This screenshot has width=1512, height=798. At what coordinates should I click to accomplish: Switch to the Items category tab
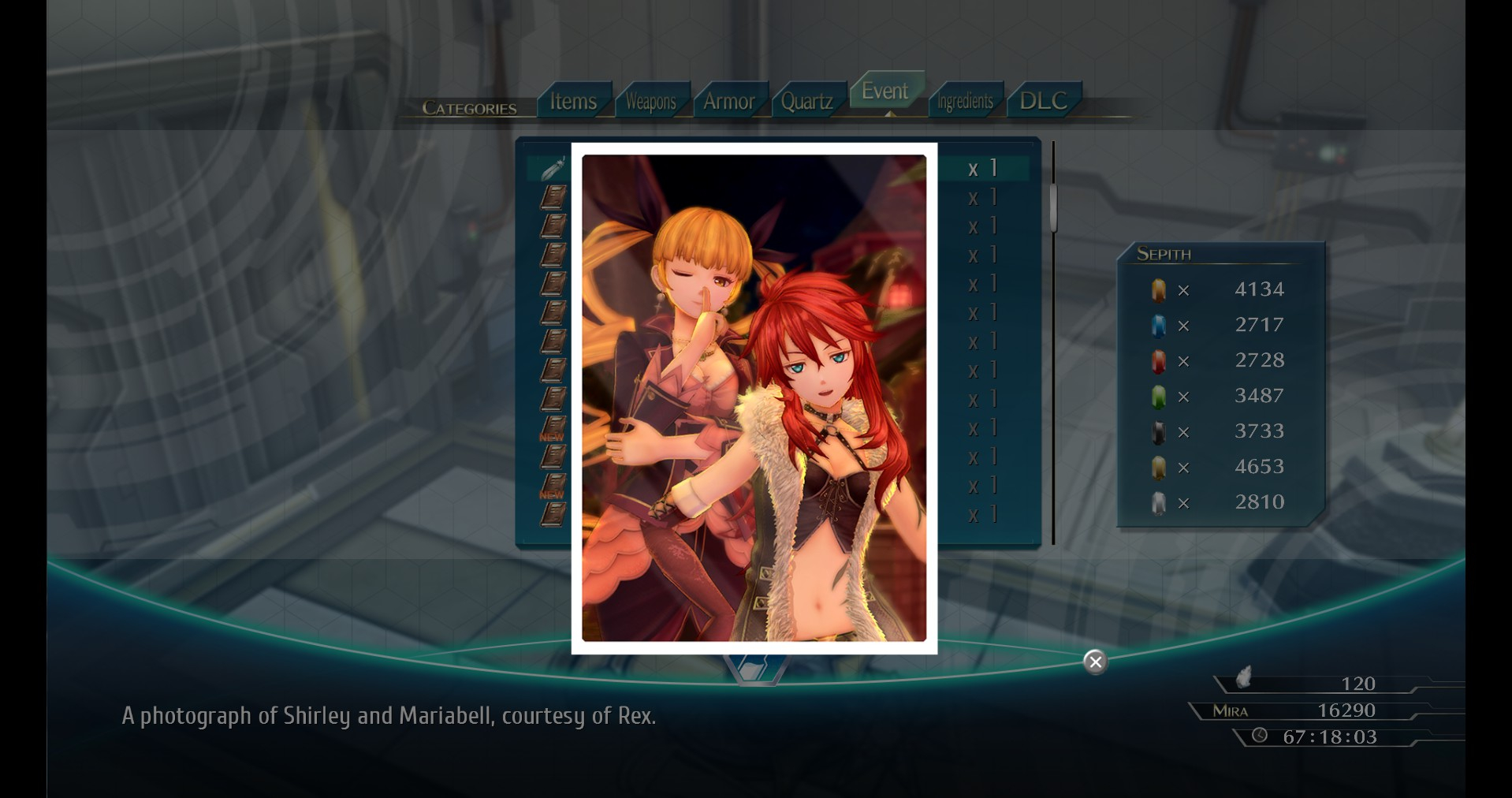tap(573, 101)
